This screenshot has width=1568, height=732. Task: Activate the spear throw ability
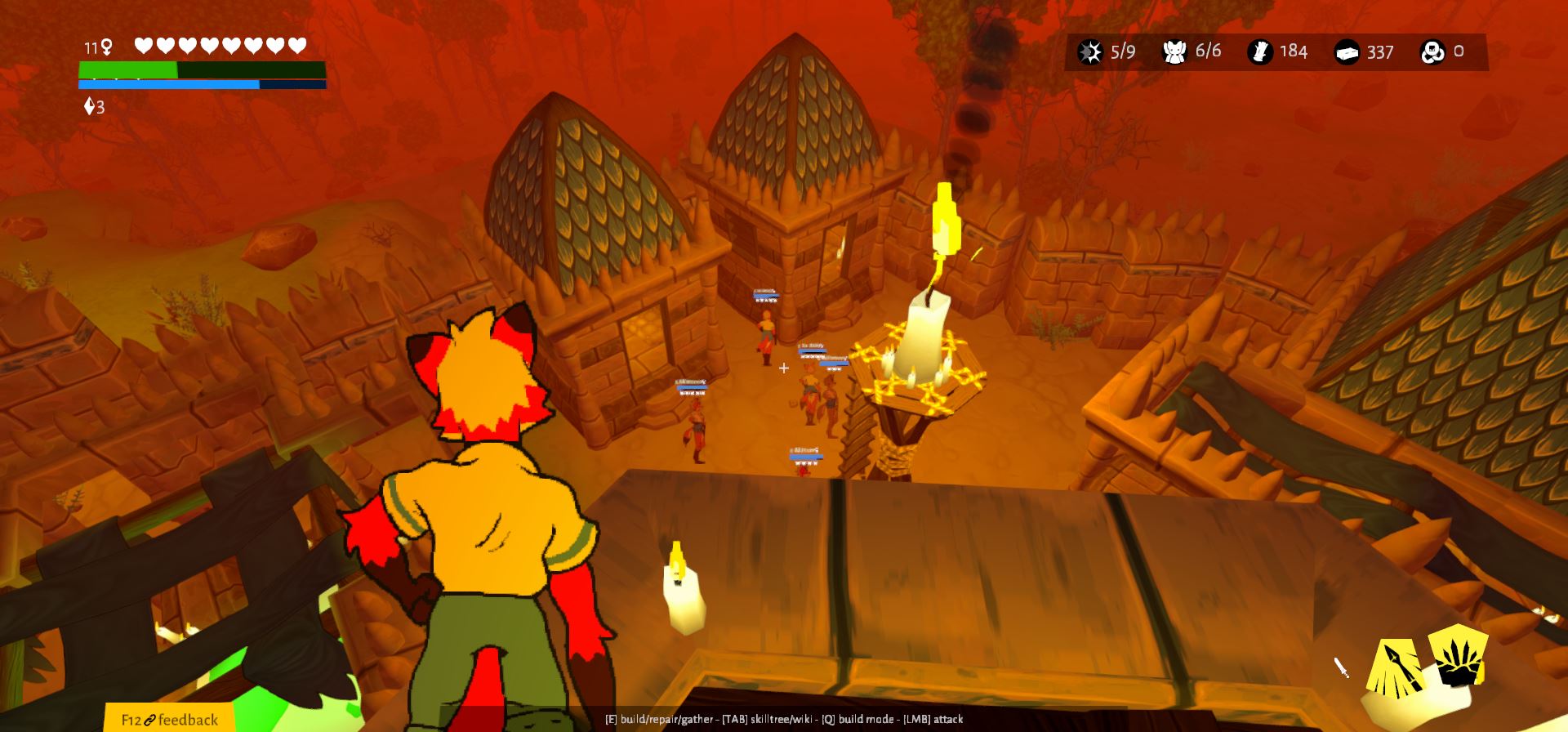point(1396,668)
